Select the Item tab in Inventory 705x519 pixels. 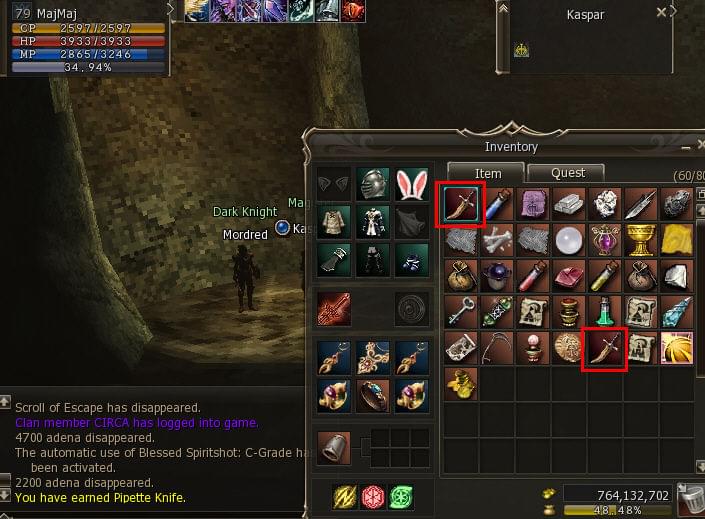click(487, 173)
